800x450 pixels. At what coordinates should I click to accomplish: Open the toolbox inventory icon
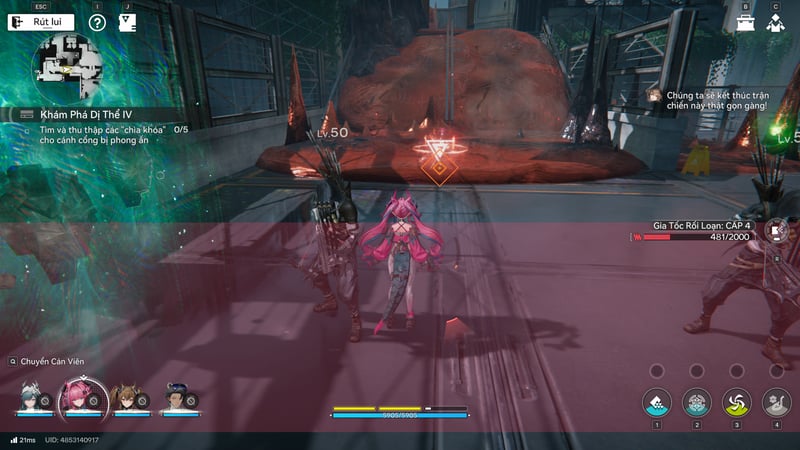coord(746,22)
